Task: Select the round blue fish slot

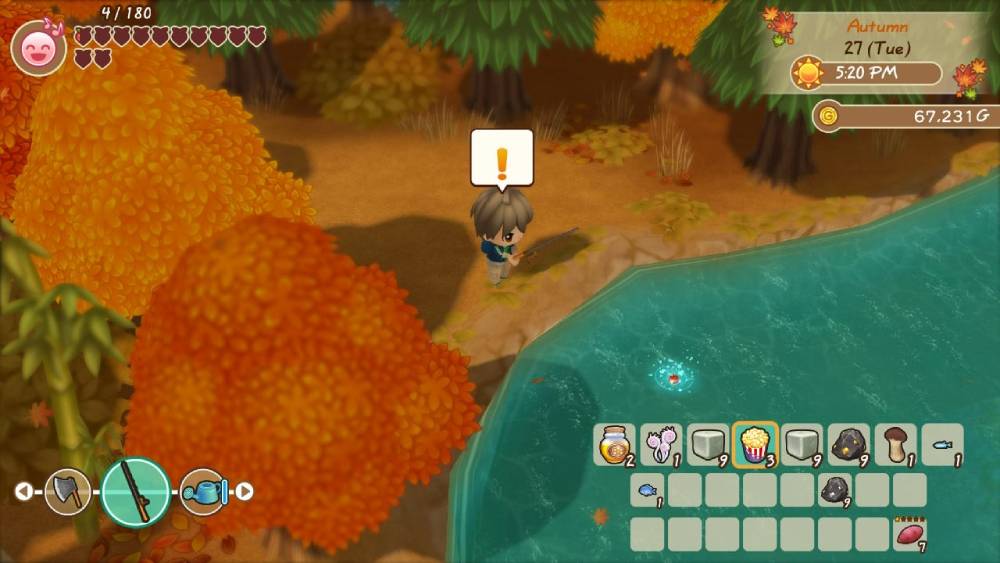Action: pyautogui.click(x=647, y=490)
